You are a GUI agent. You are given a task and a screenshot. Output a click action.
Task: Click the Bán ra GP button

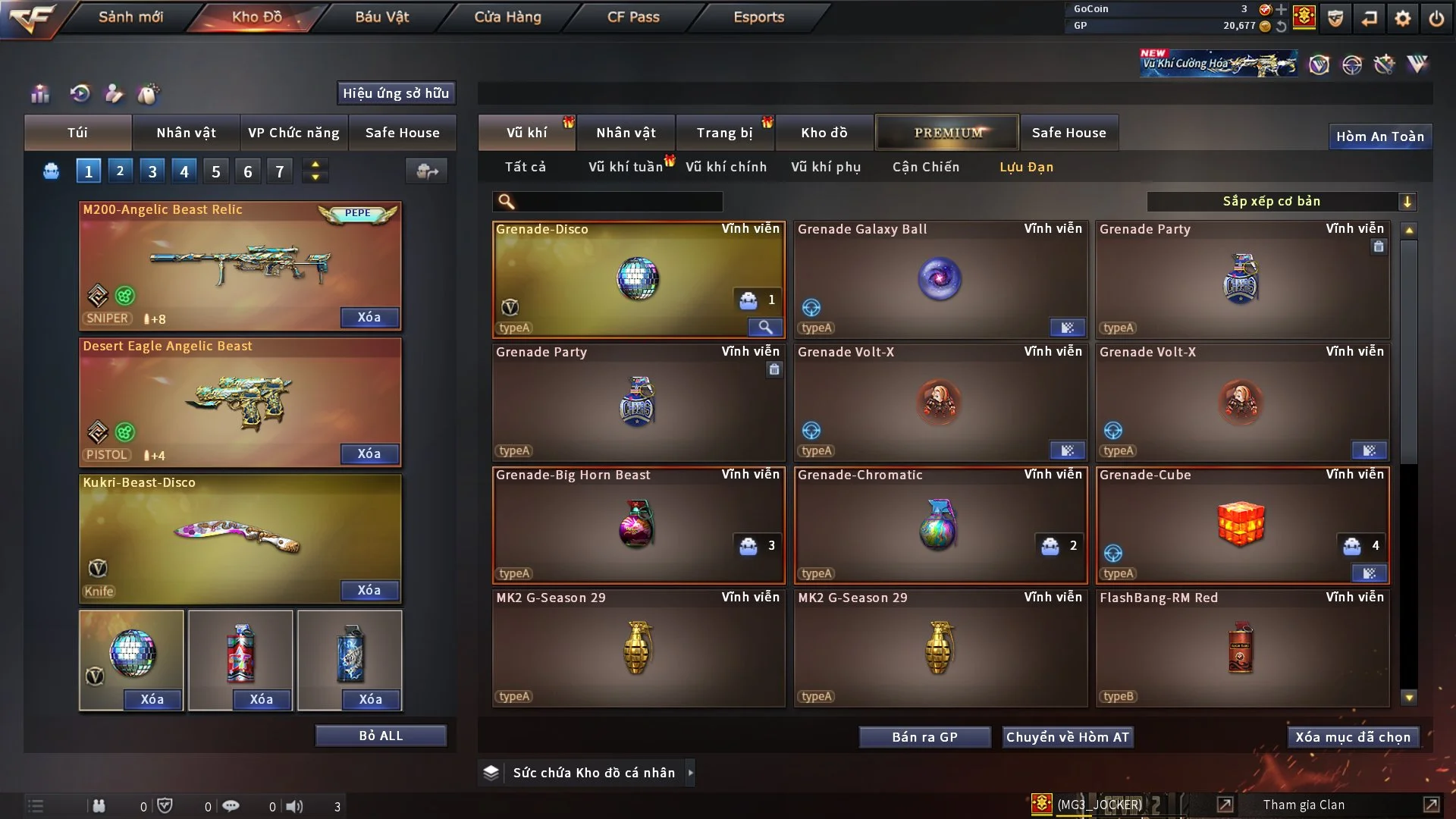pyautogui.click(x=924, y=737)
